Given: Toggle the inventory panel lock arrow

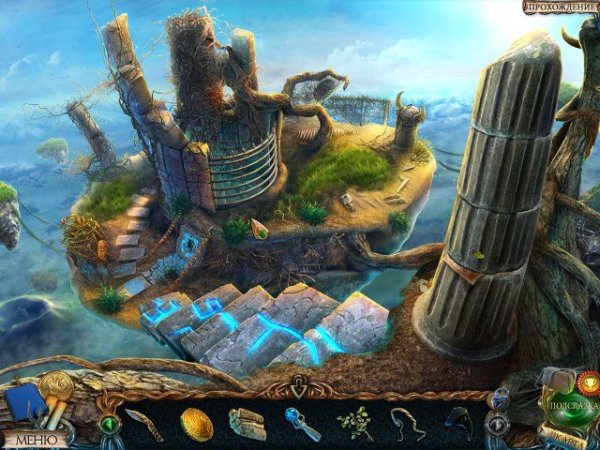Looking at the screenshot, I should (x=300, y=384).
